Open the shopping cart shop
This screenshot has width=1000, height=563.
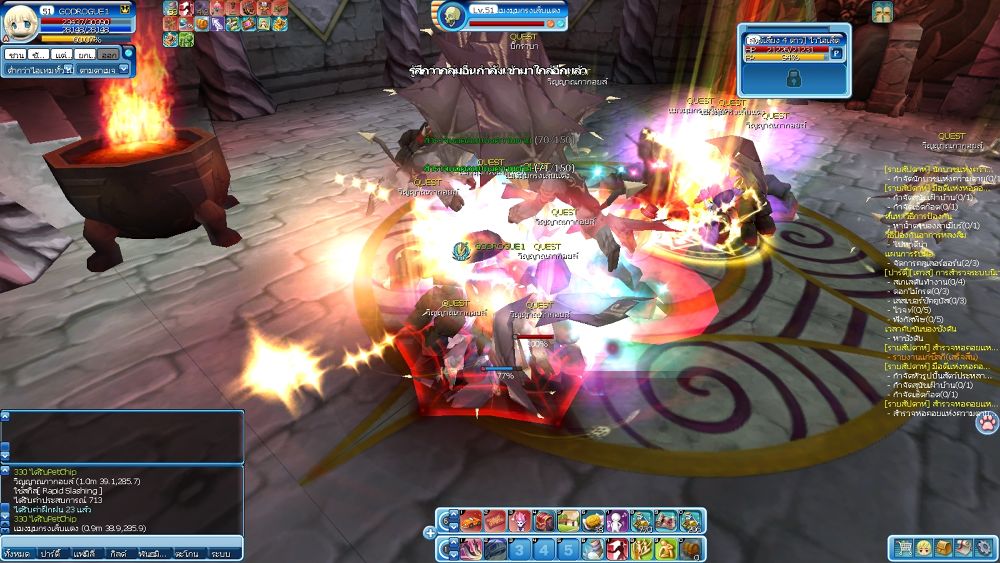[x=903, y=547]
